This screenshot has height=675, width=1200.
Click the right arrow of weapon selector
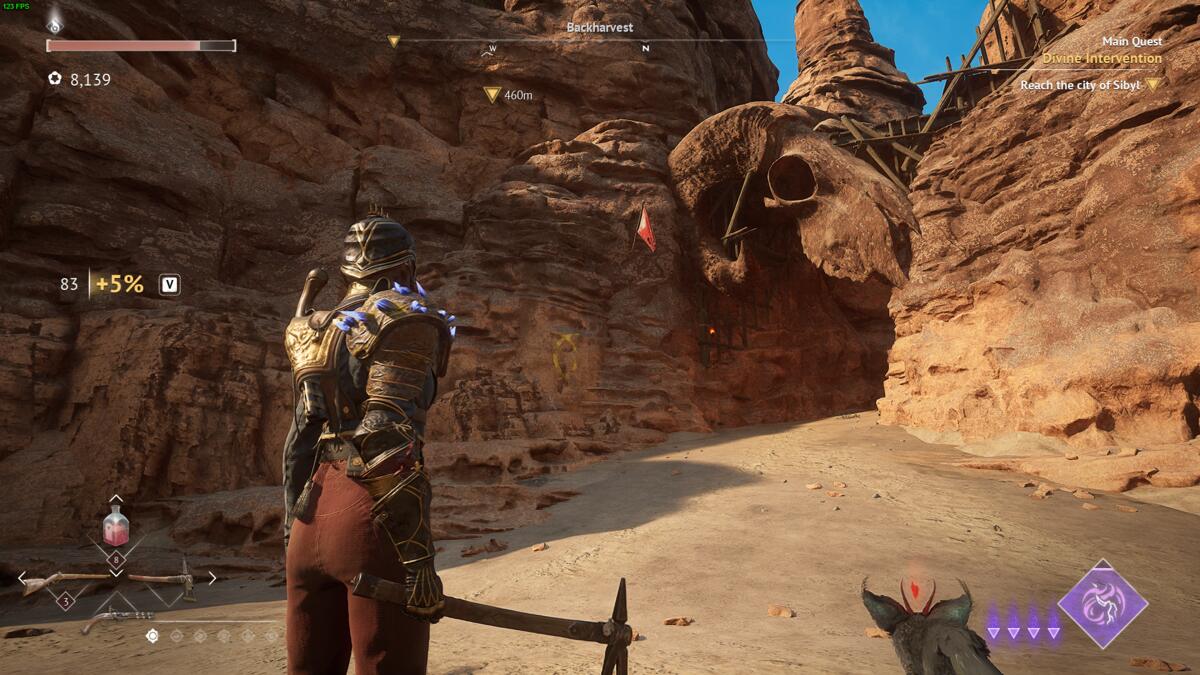(211, 578)
